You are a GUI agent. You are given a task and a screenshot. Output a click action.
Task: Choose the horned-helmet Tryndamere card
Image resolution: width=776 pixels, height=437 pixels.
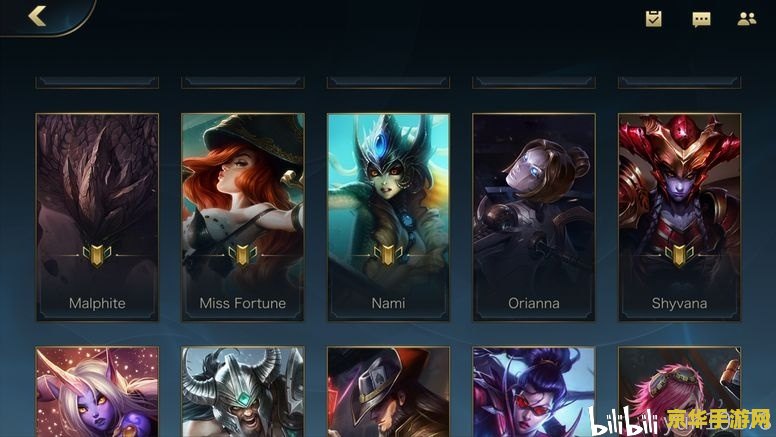pyautogui.click(x=243, y=392)
